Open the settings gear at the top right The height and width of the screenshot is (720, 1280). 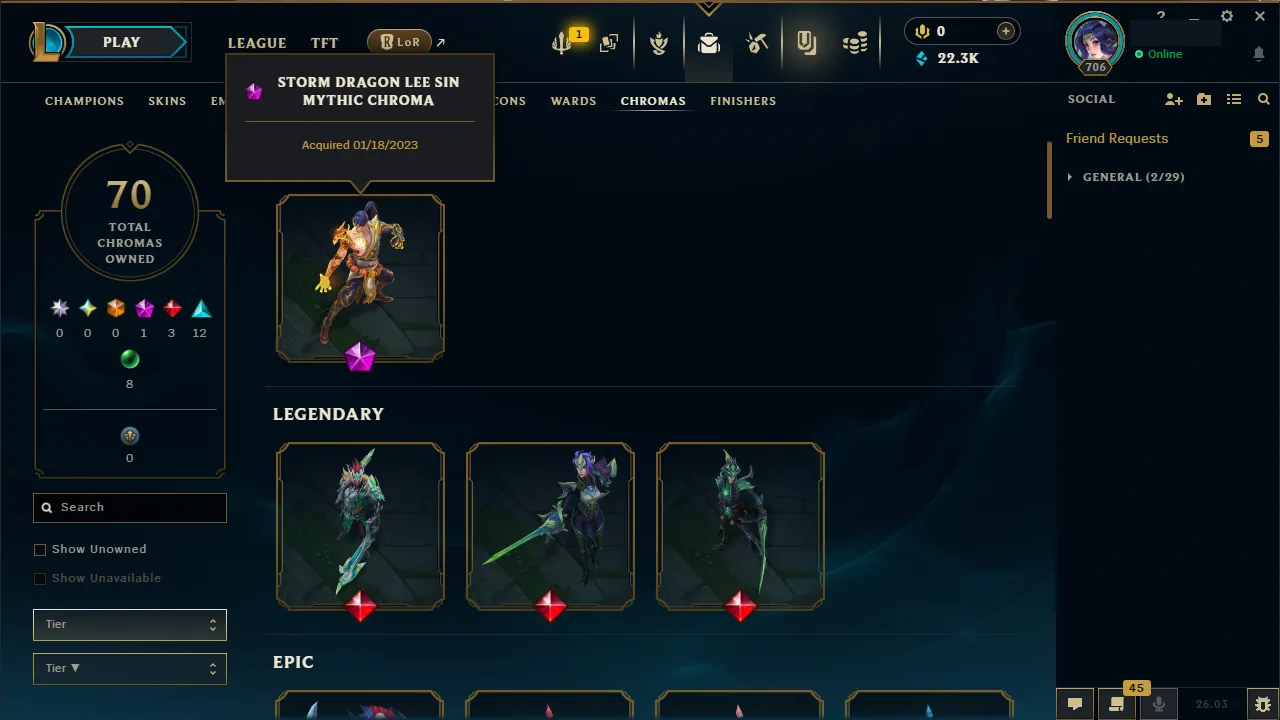pos(1227,16)
